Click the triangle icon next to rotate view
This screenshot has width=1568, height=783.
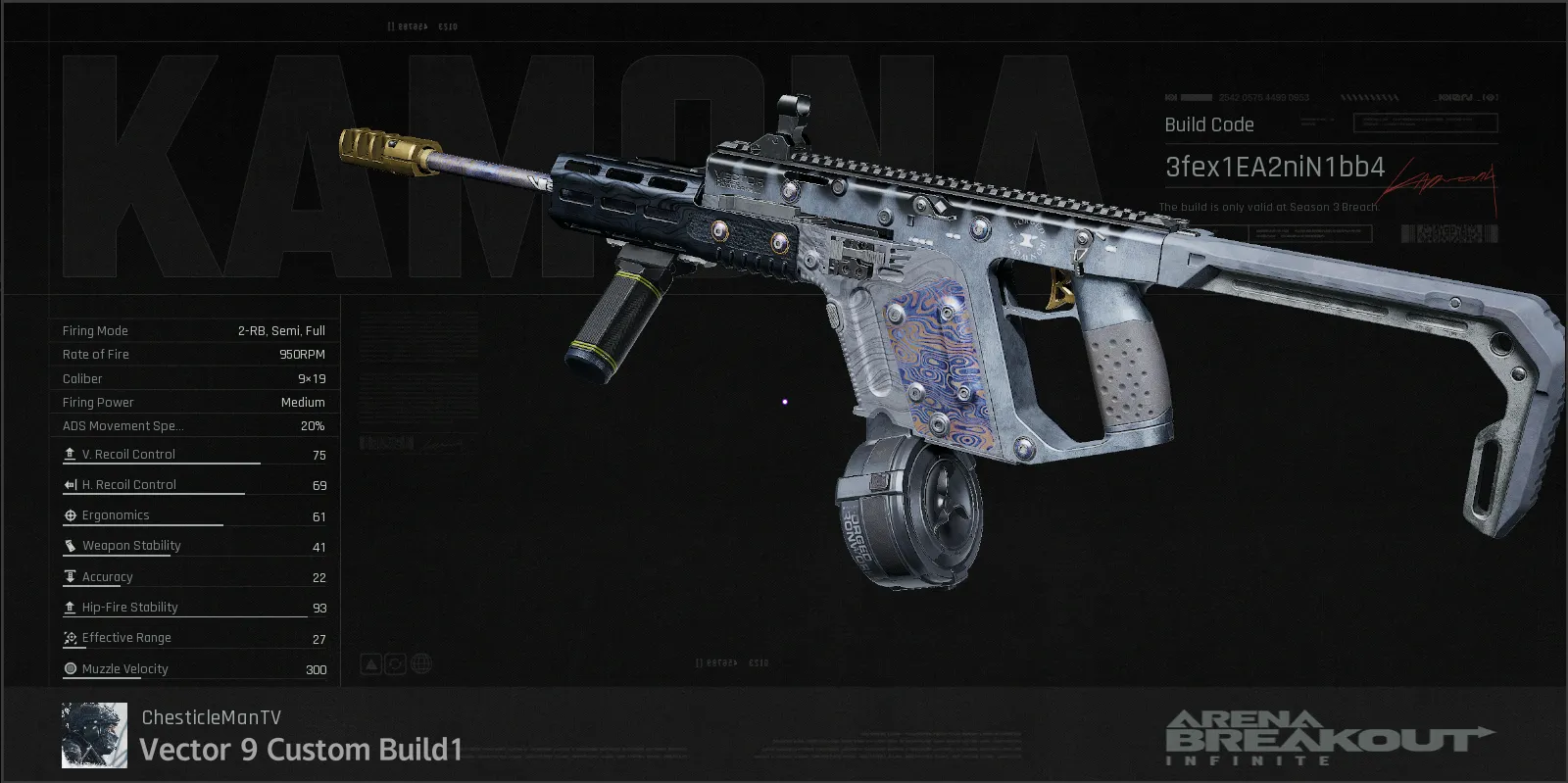click(369, 663)
